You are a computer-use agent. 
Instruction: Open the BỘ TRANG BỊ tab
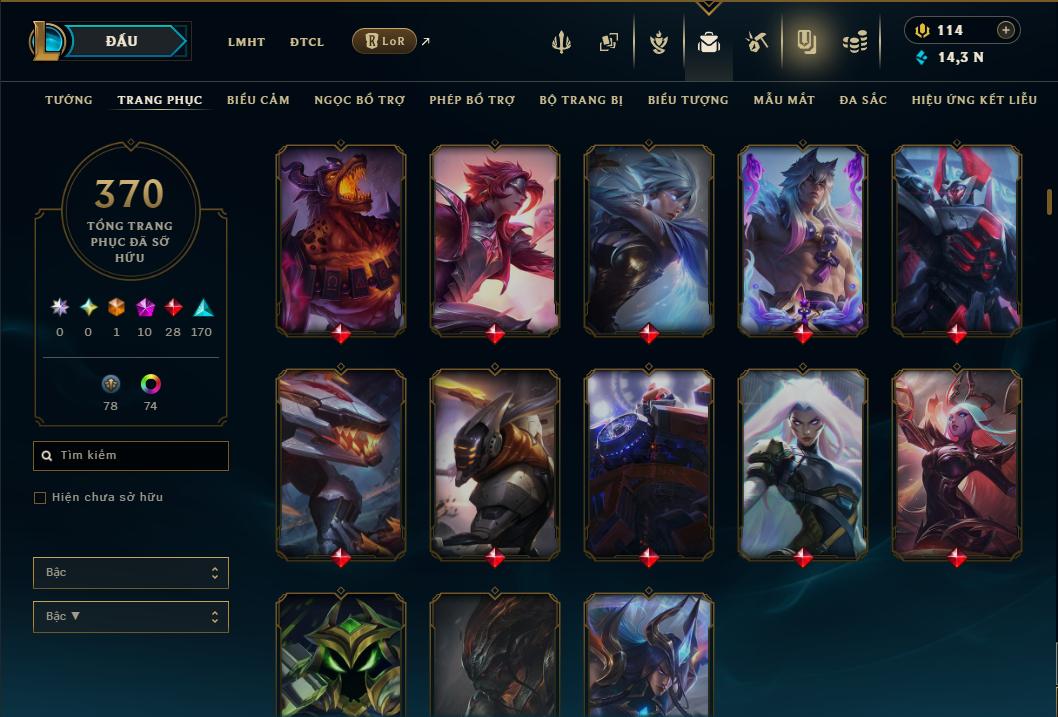point(581,100)
